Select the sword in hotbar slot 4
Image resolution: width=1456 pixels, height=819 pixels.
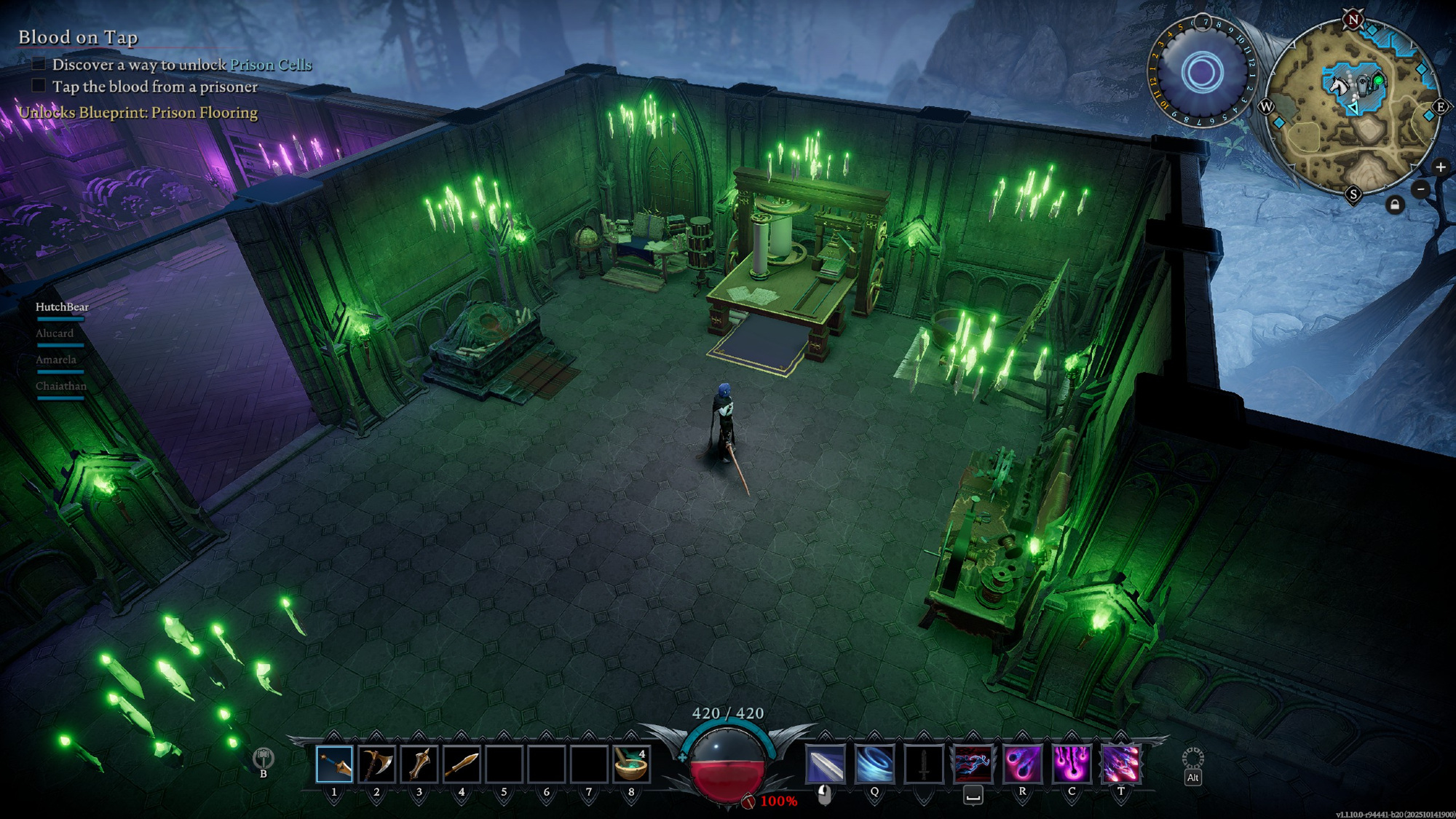tap(462, 764)
